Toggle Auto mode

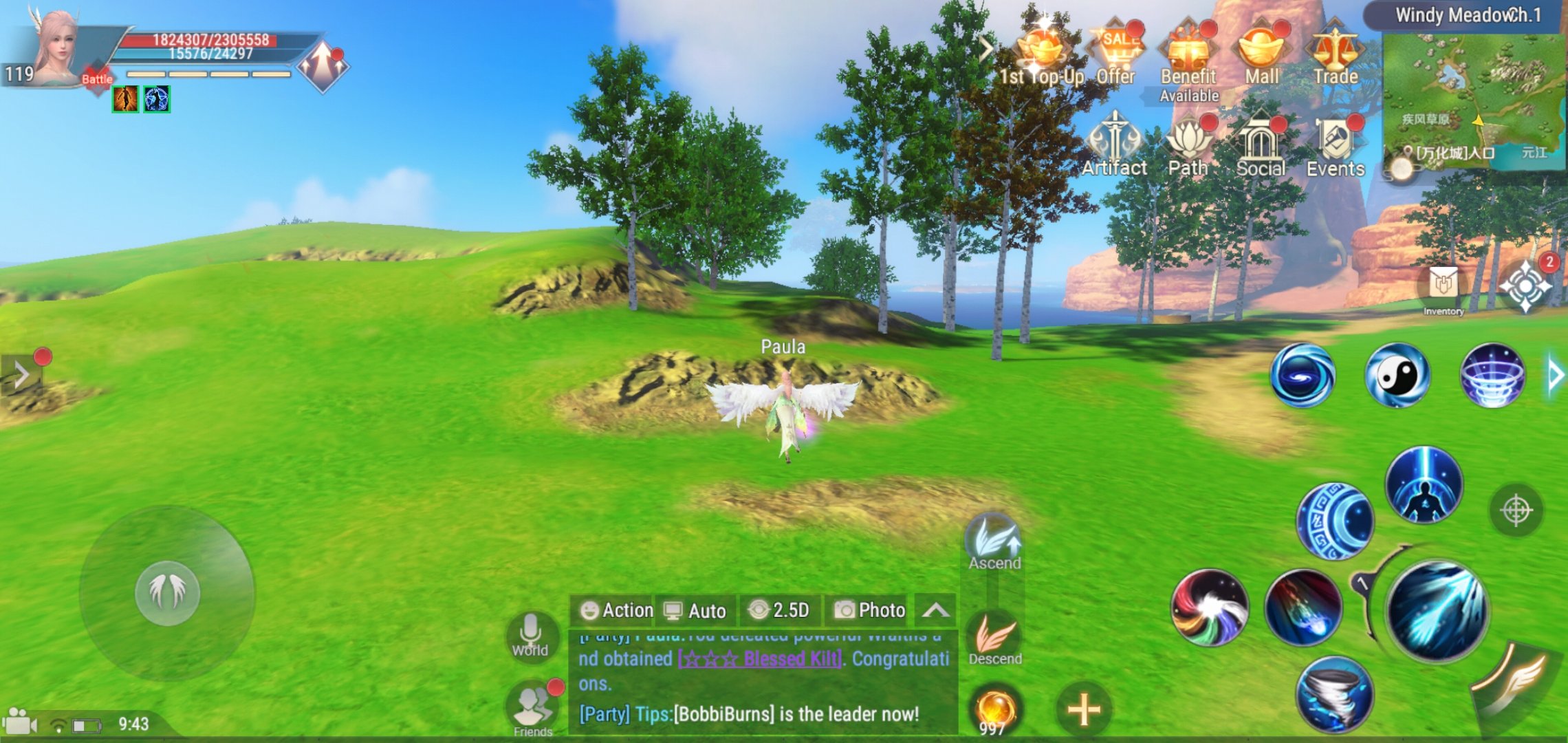pyautogui.click(x=695, y=610)
